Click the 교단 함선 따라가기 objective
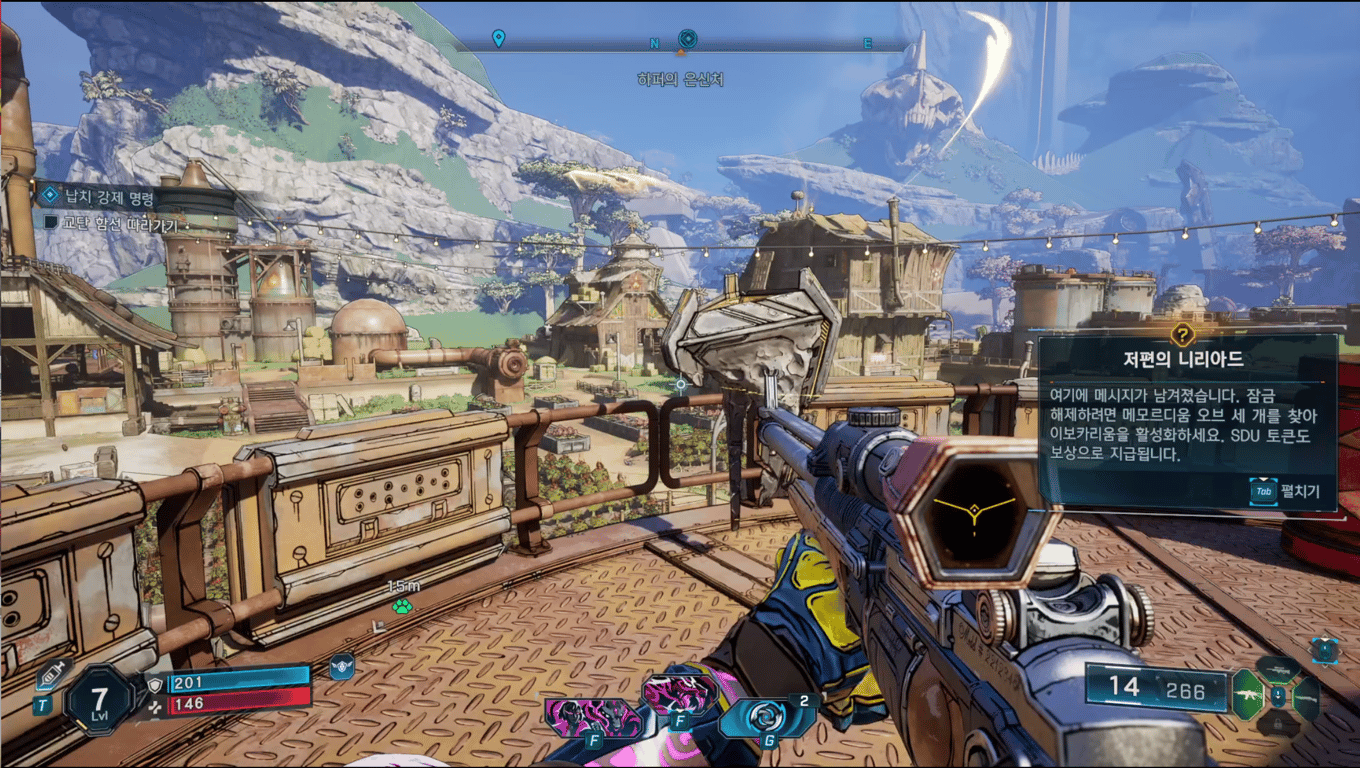This screenshot has width=1360, height=768. coord(110,225)
